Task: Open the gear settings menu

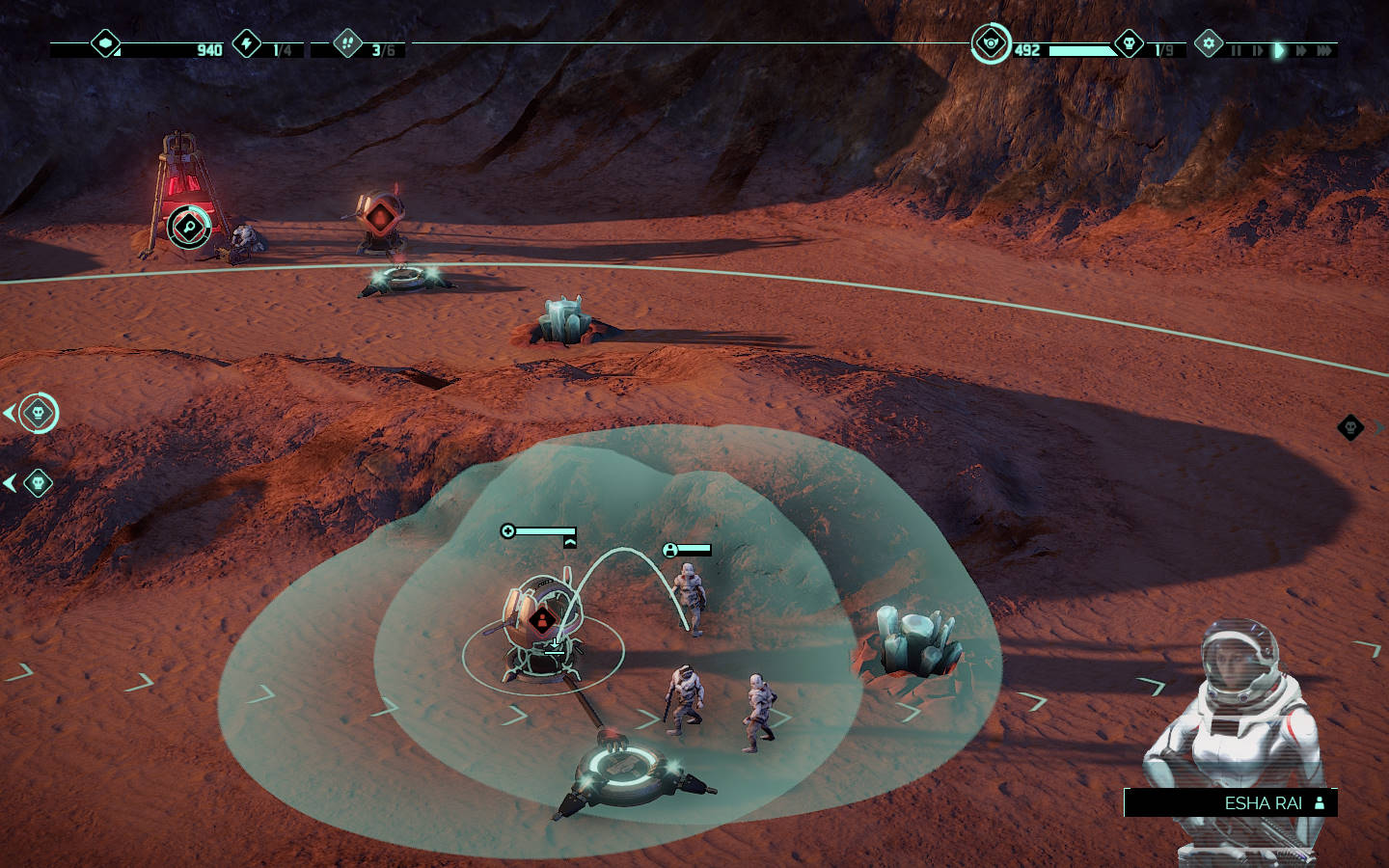Action: [1208, 44]
